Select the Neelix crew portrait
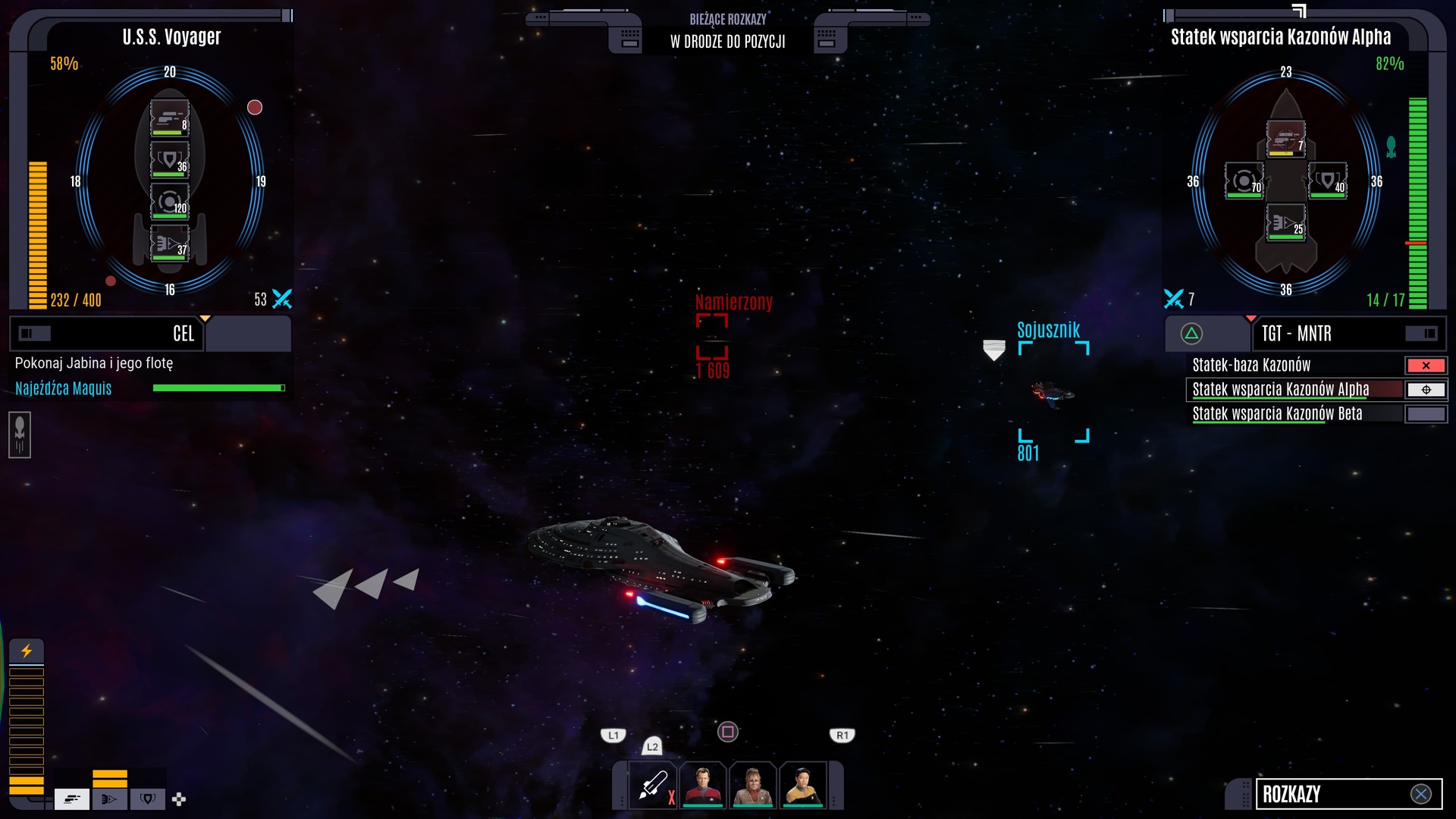The height and width of the screenshot is (819, 1456). (x=753, y=786)
